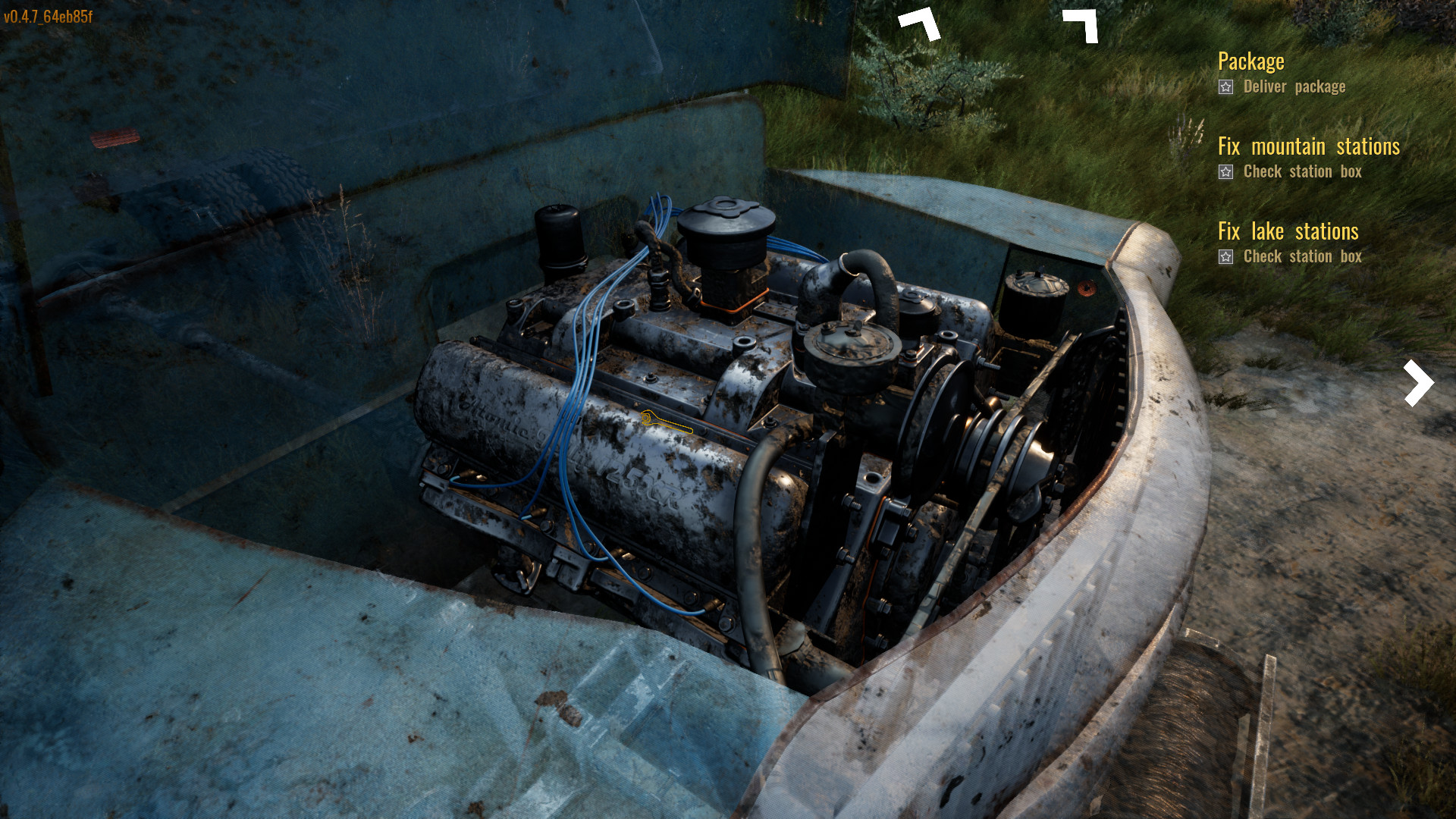Image resolution: width=1456 pixels, height=819 pixels.
Task: Toggle the star beside Check station box under Fix lake stations
Action: 1226,257
